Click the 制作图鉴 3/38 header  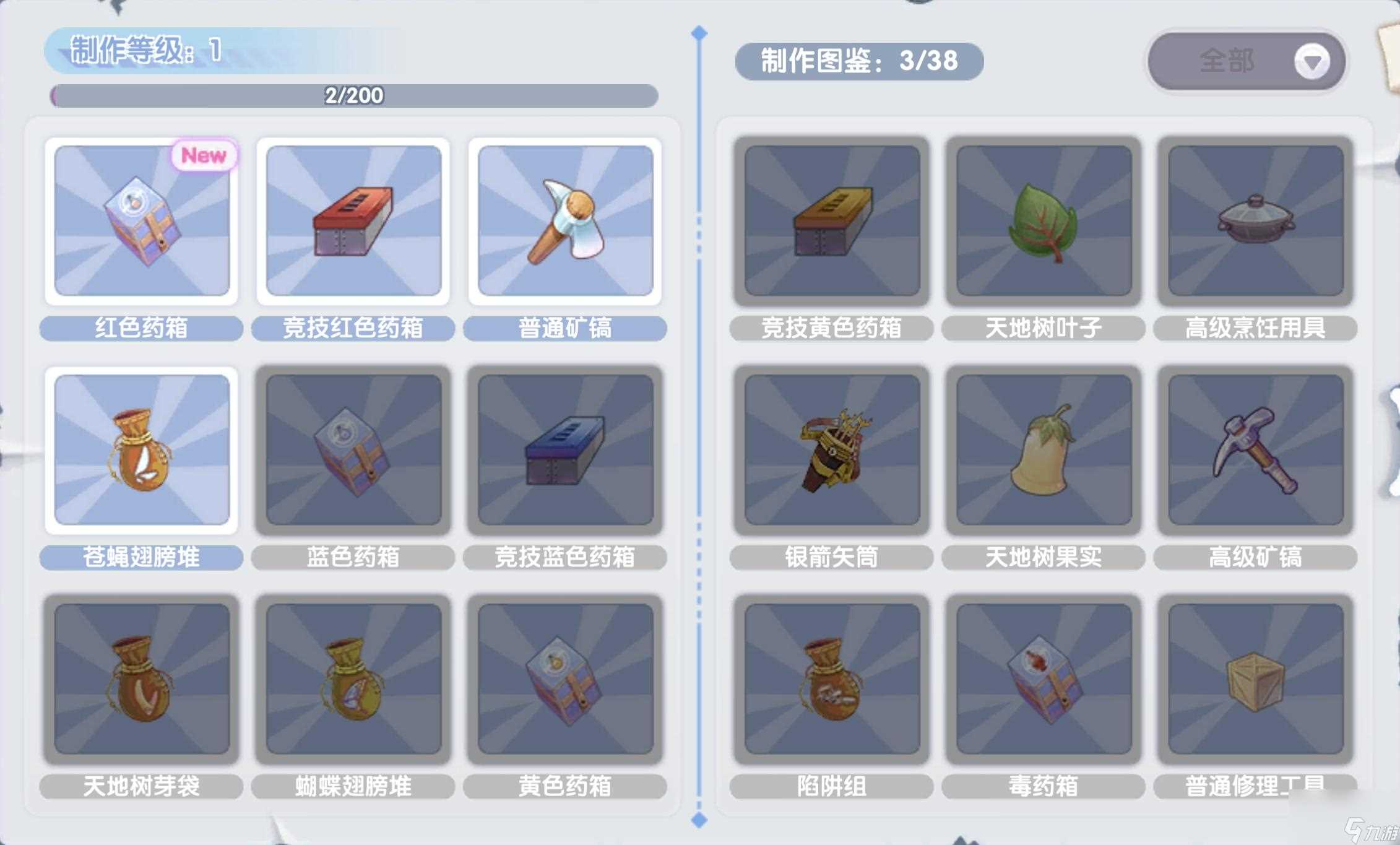860,61
